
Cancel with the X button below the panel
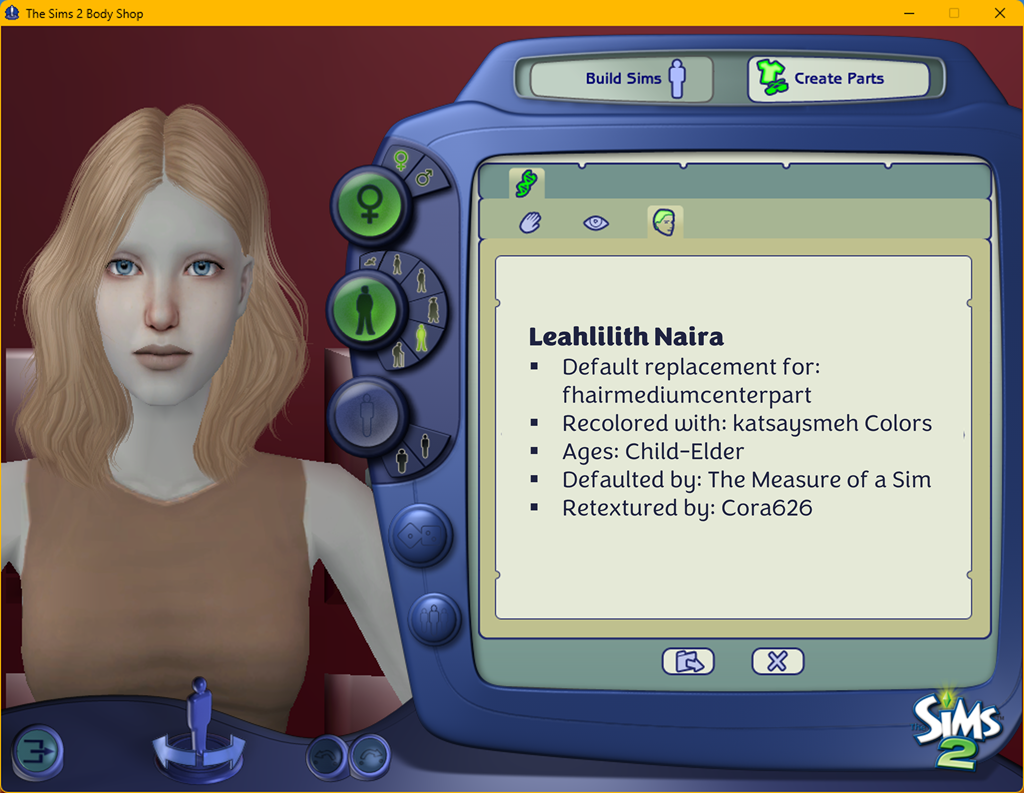pyautogui.click(x=777, y=661)
